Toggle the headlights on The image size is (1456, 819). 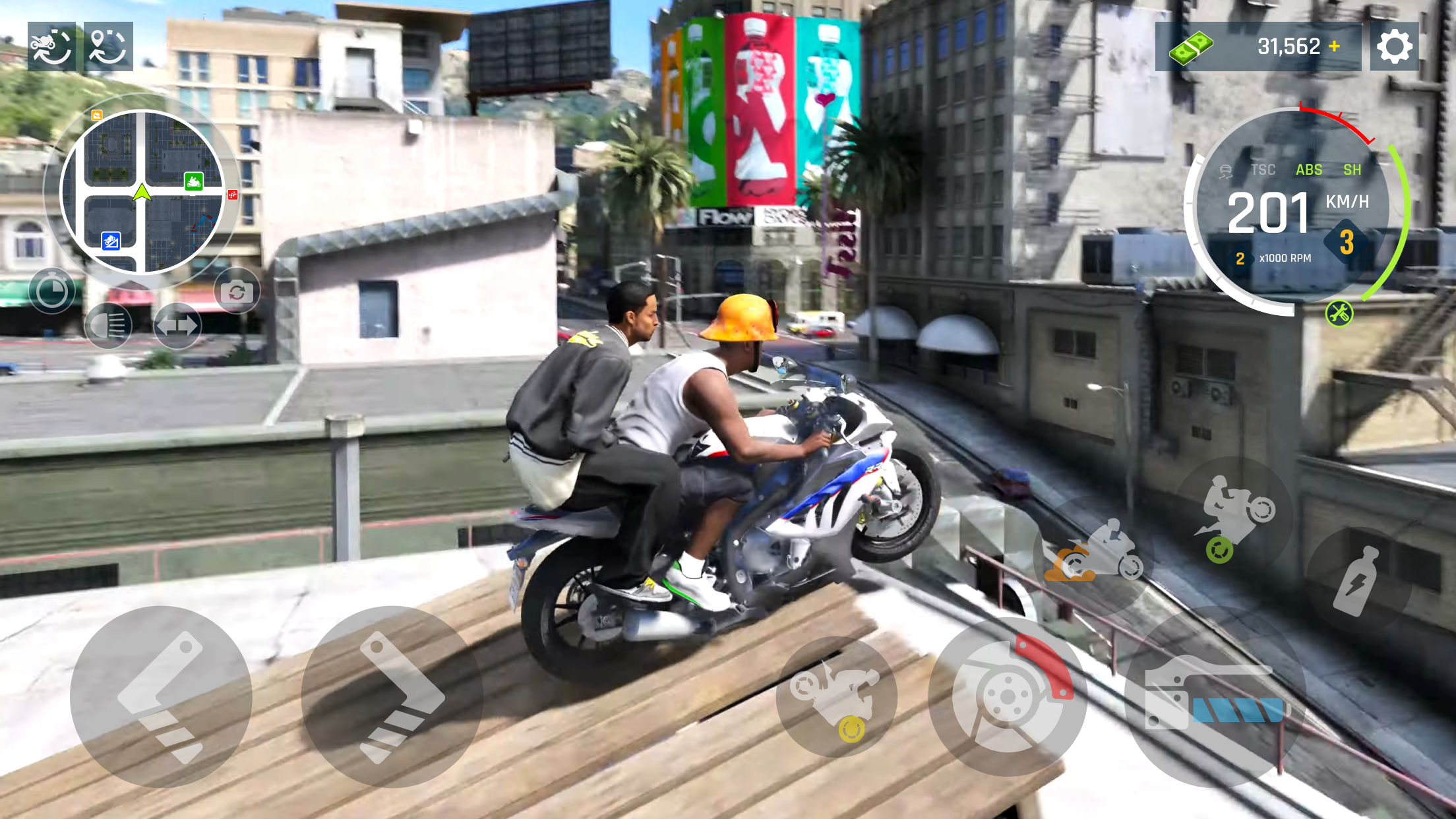coord(109,324)
